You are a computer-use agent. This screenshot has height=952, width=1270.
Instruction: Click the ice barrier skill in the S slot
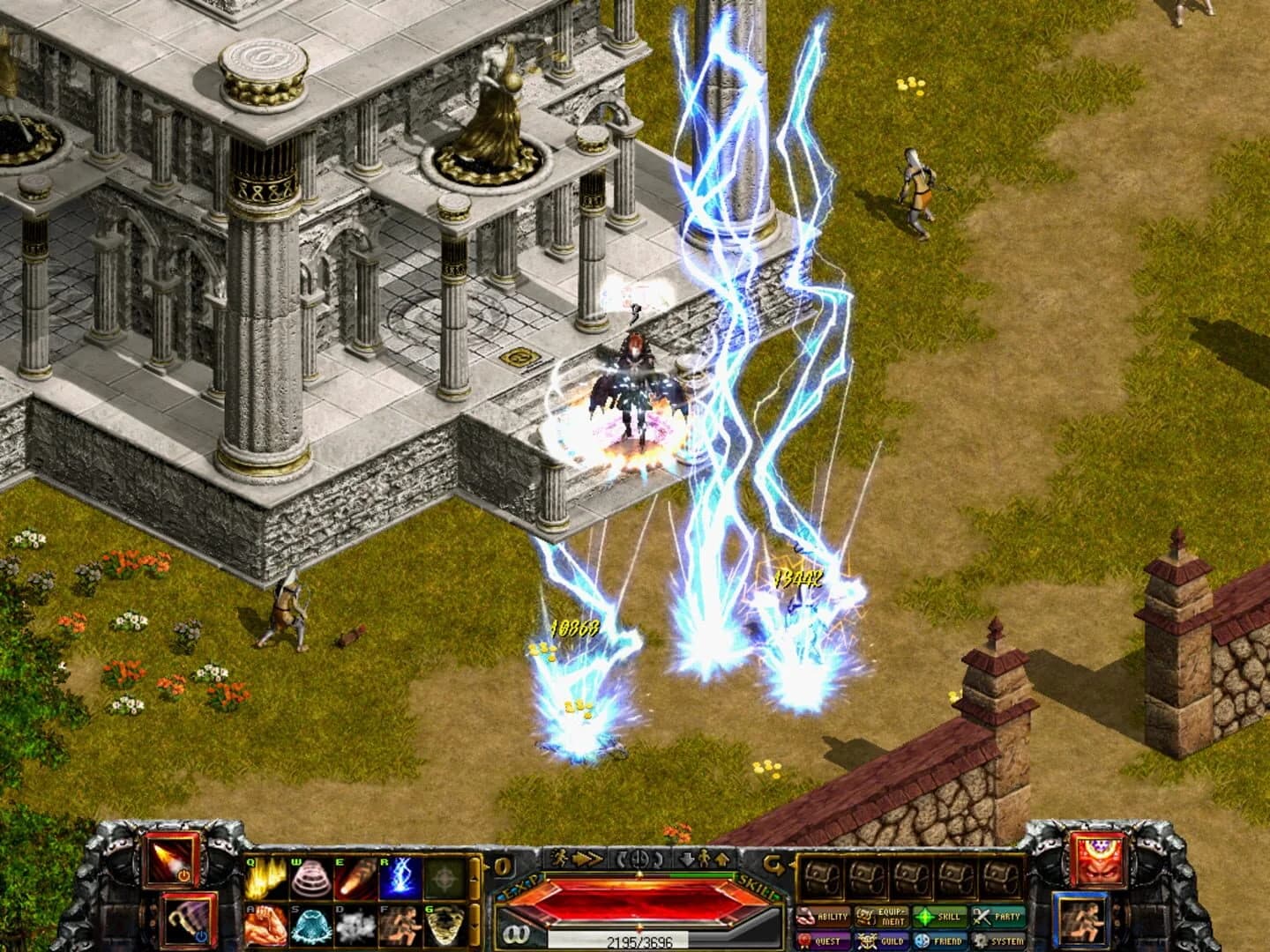[310, 926]
